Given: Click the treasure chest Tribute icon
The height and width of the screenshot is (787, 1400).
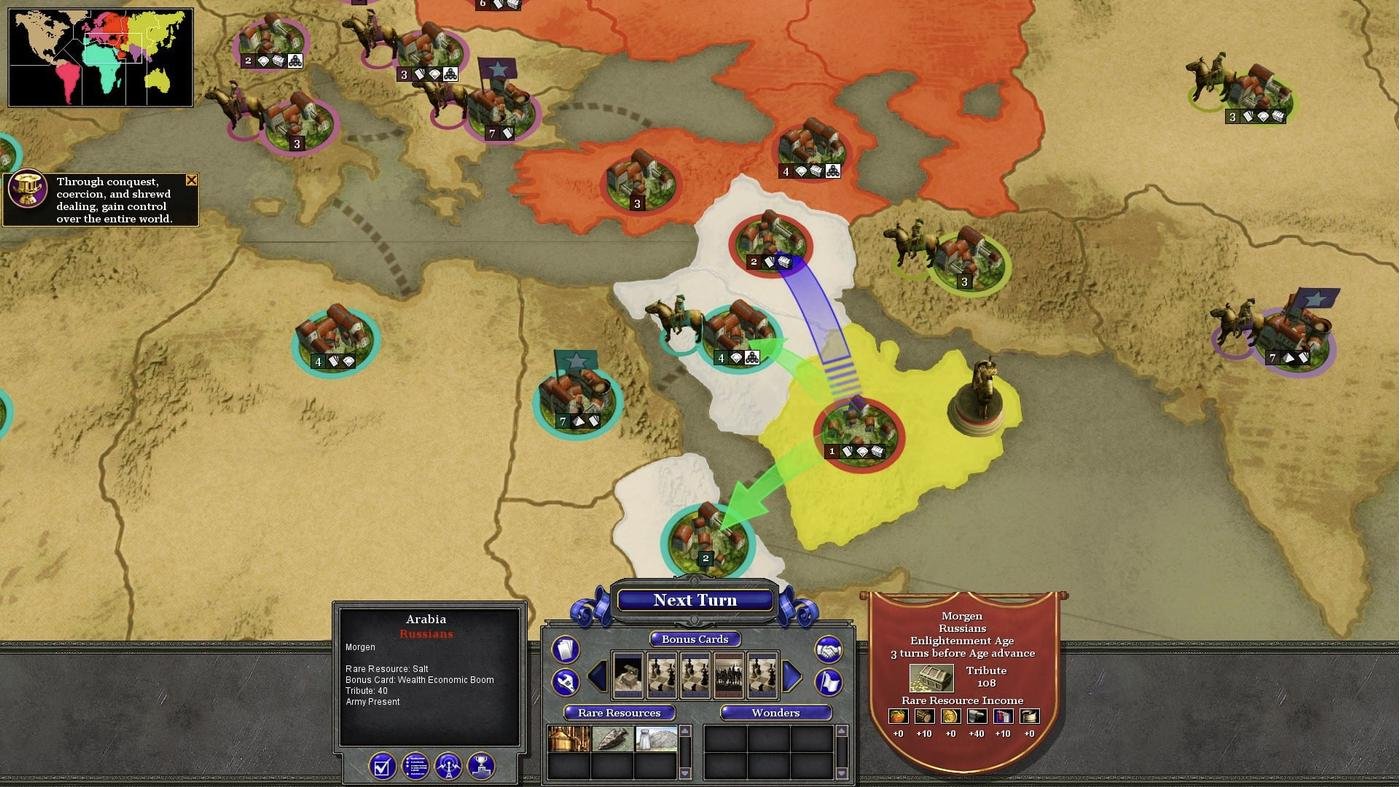Looking at the screenshot, I should click(x=931, y=678).
